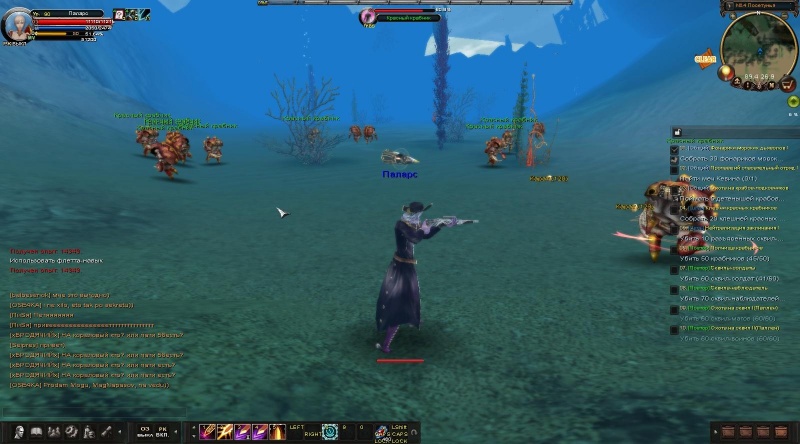Viewport: 800px width, 444px height.
Task: Select the red crab target portrait
Action: [x=370, y=17]
